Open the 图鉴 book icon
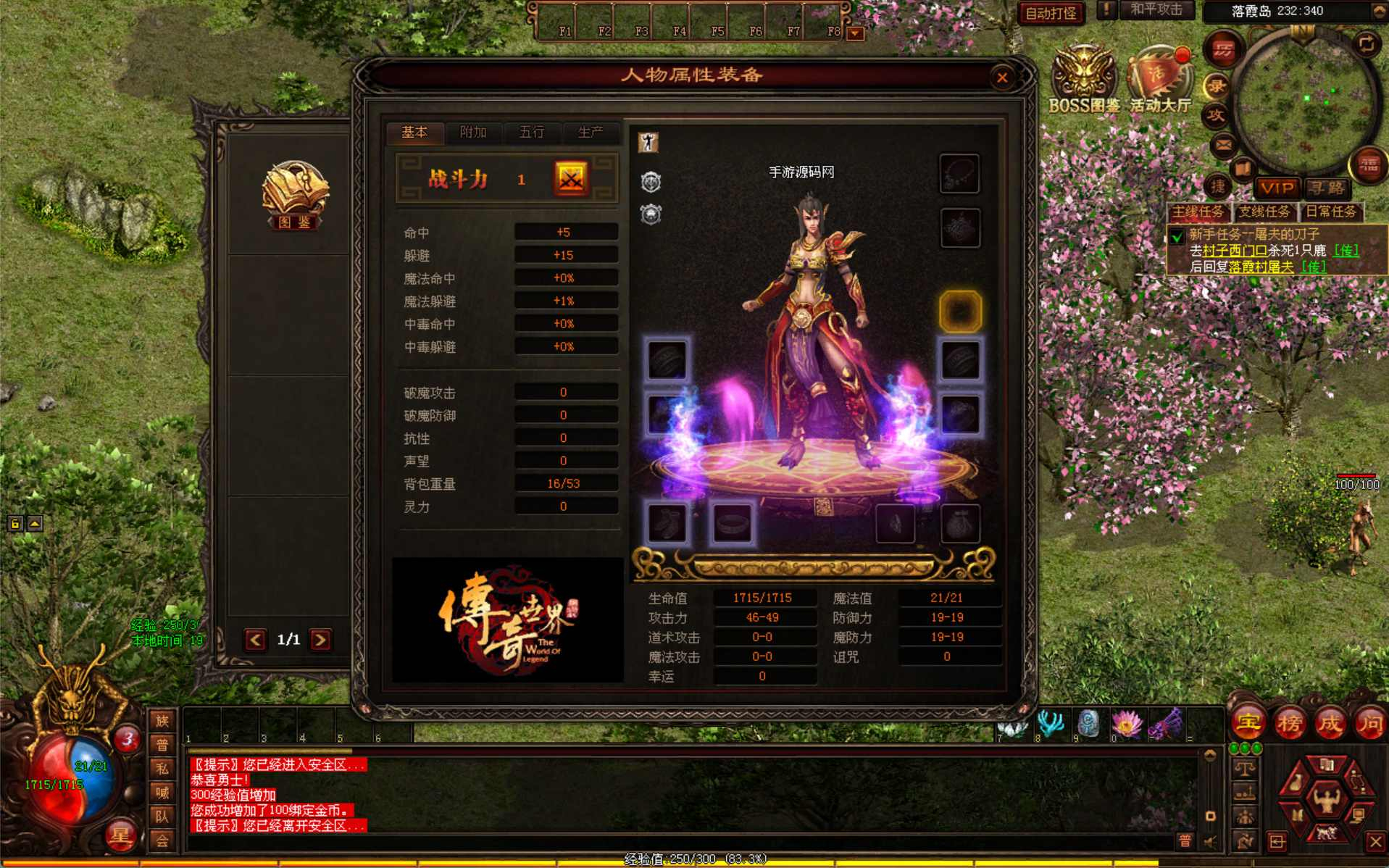 (295, 194)
